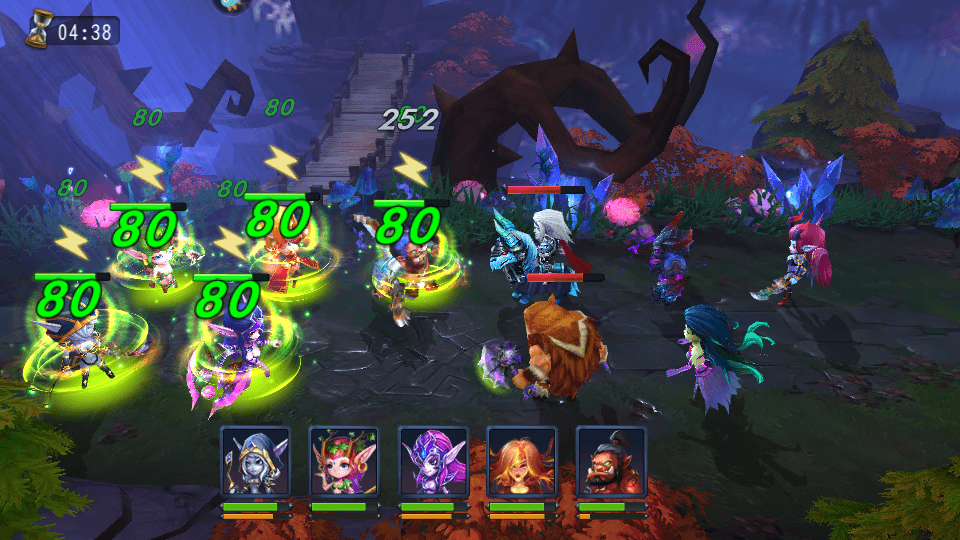Tap the red orc warrior hero portrait
Screen dimensions: 960x540
[611, 461]
